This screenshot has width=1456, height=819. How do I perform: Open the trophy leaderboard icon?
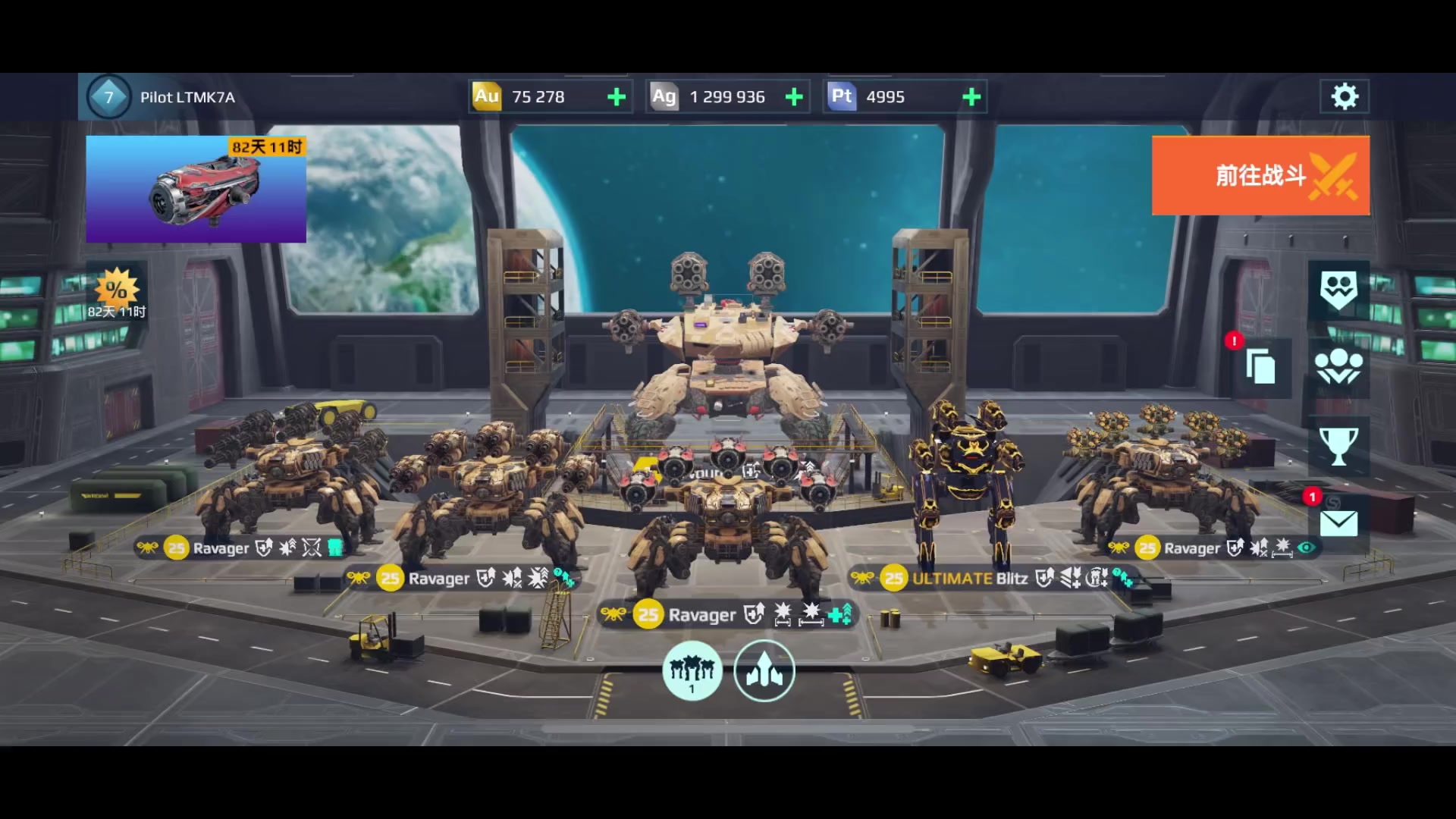point(1338,446)
